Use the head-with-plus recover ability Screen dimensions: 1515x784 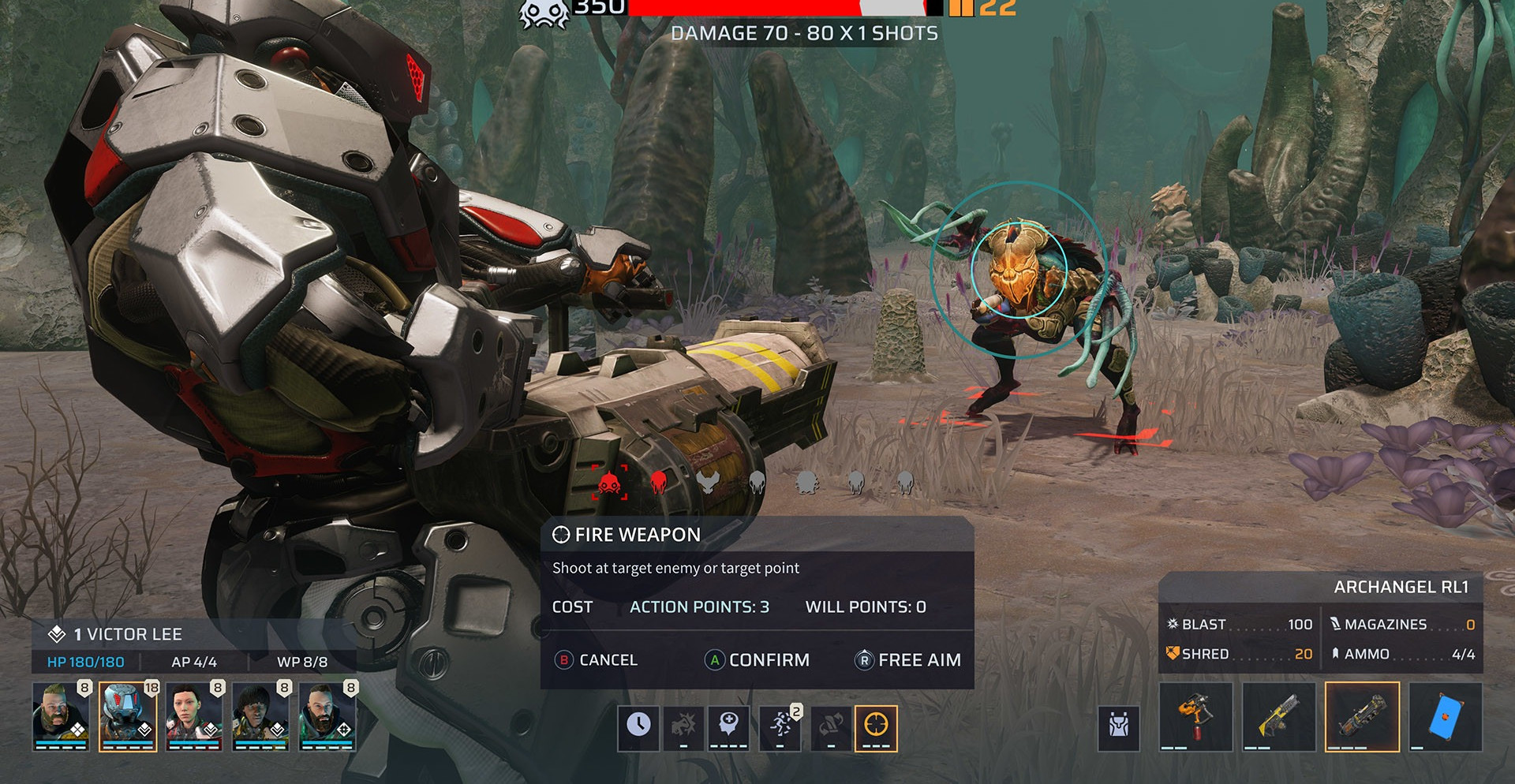728,726
